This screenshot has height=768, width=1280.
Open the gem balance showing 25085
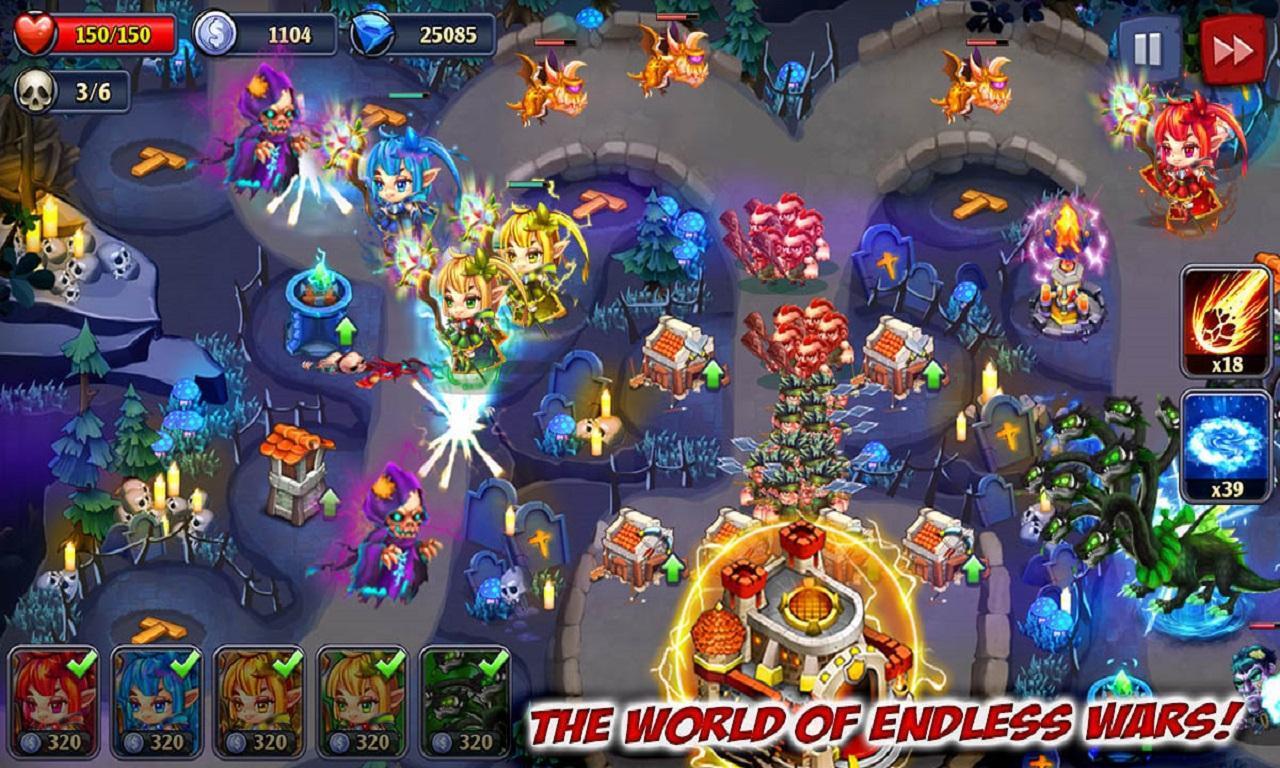tap(420, 31)
